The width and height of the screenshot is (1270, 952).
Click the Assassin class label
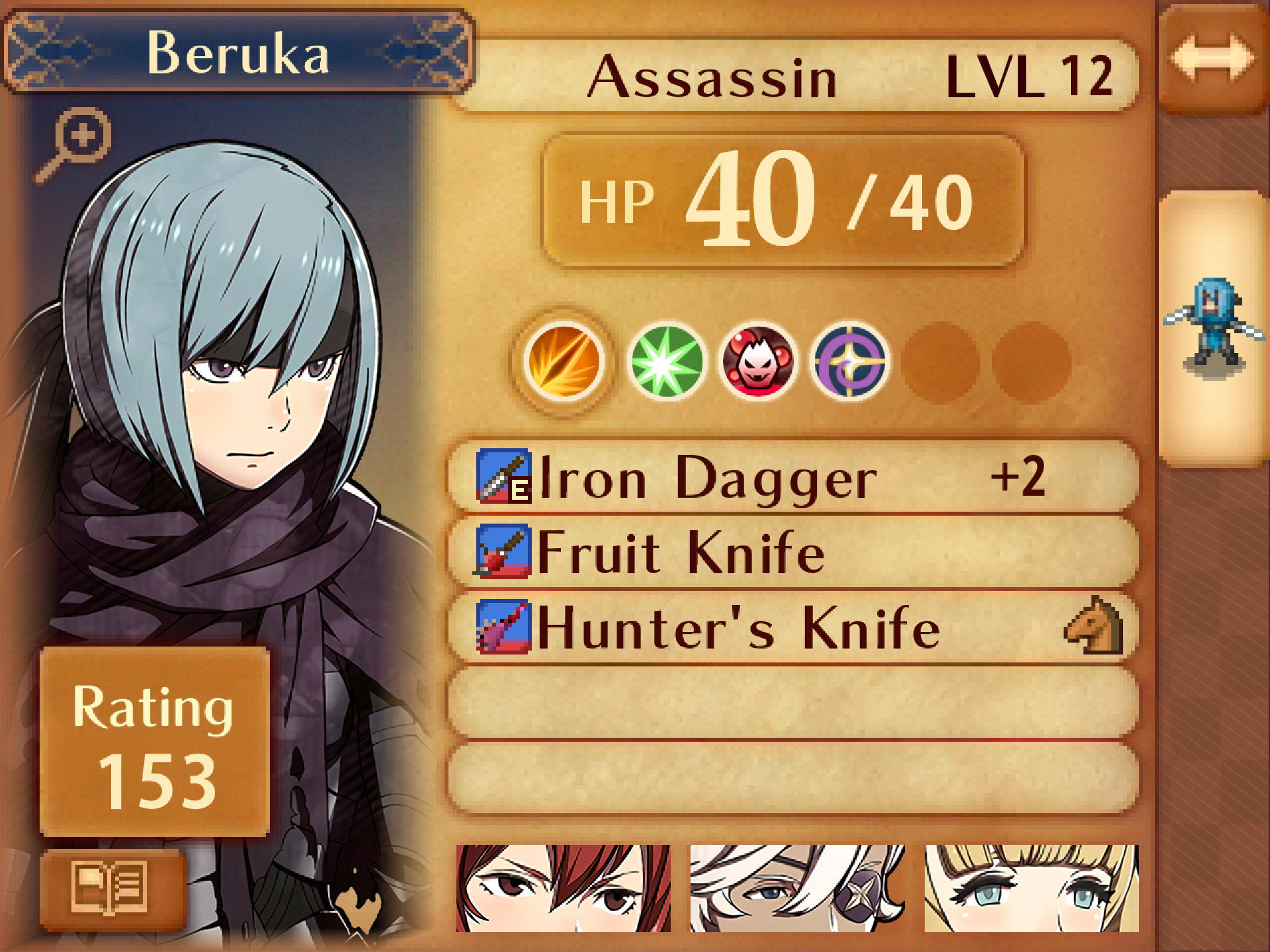pyautogui.click(x=714, y=76)
